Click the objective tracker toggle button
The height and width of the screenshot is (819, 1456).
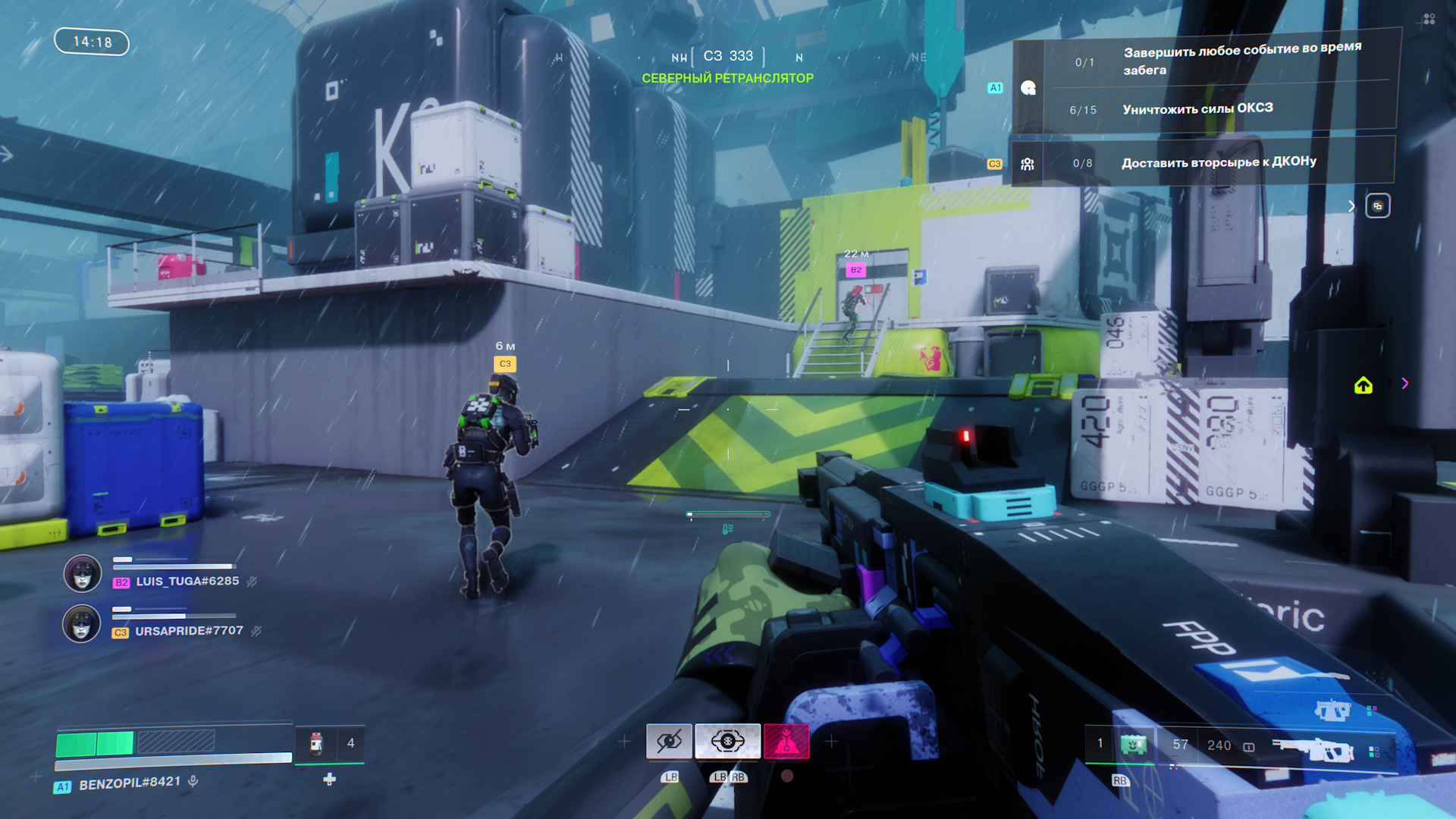tap(1378, 206)
